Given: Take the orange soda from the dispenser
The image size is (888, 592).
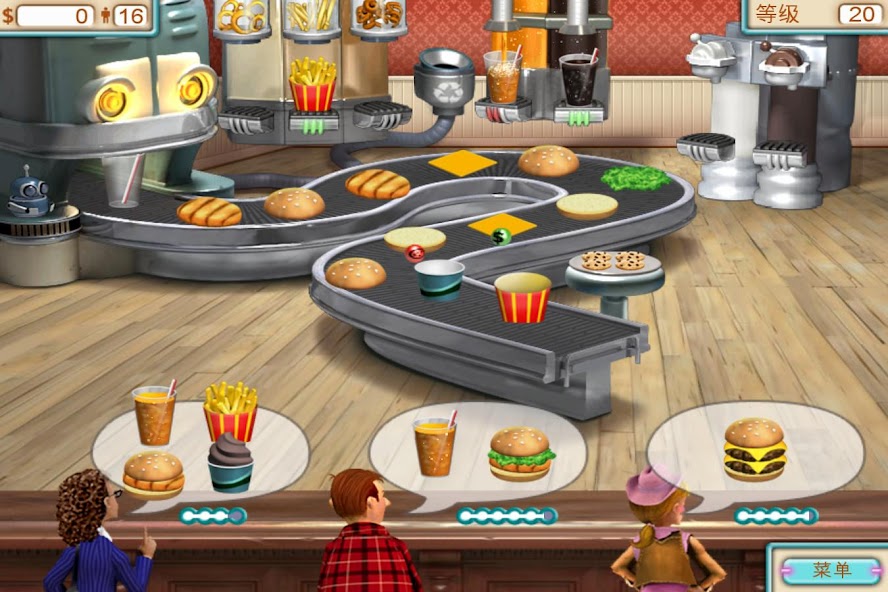Looking at the screenshot, I should click(x=502, y=78).
